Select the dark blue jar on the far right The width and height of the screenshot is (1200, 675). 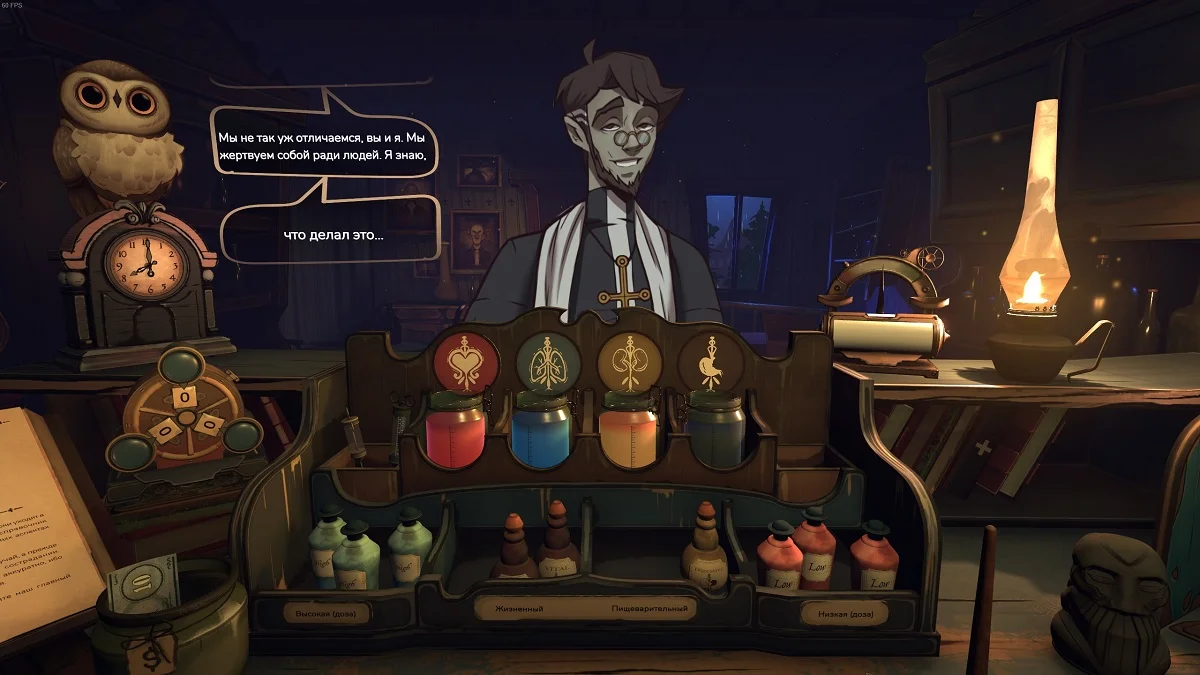pos(715,431)
